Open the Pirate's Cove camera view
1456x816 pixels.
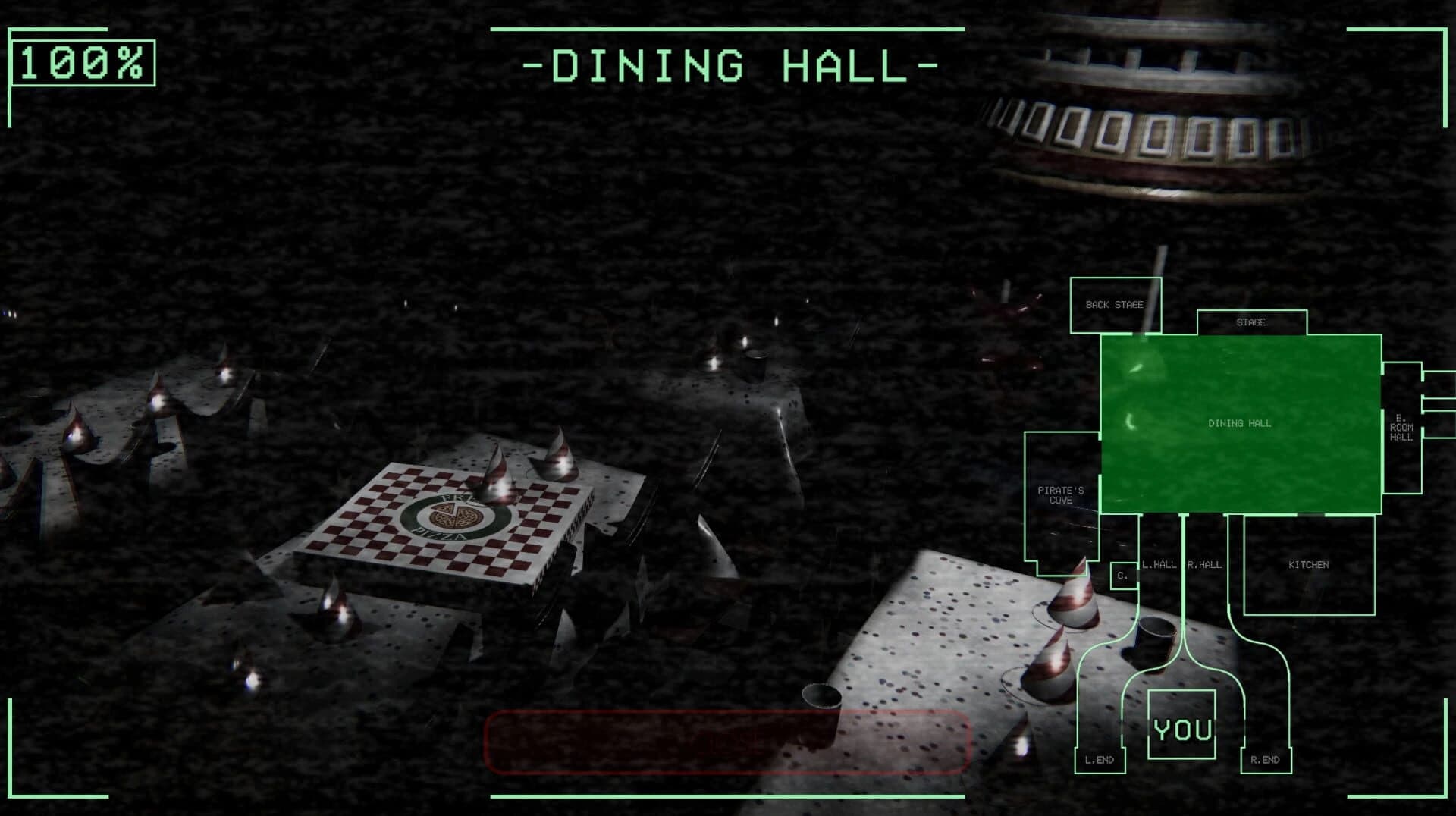click(1060, 494)
